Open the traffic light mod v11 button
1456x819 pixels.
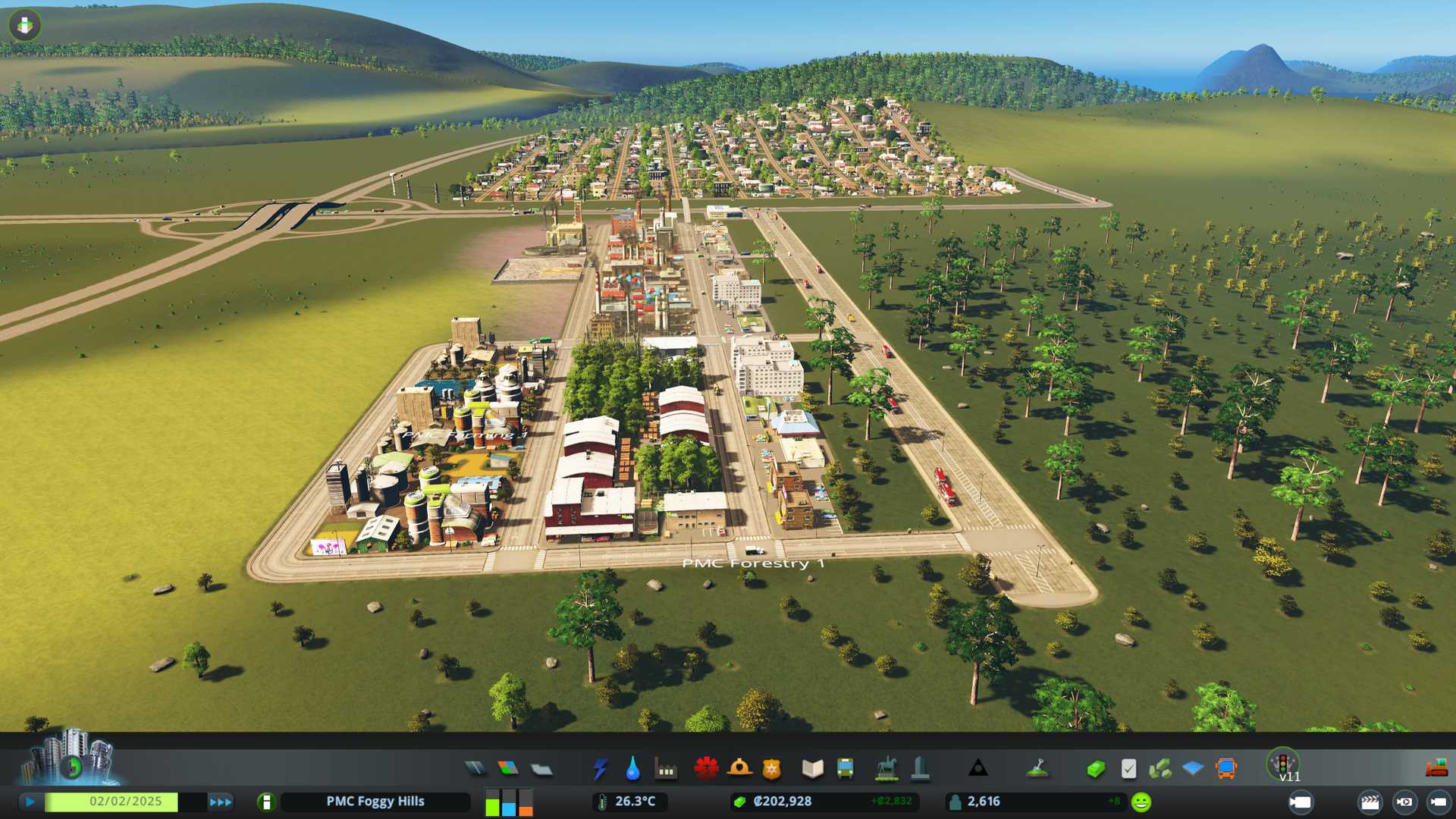(1283, 764)
